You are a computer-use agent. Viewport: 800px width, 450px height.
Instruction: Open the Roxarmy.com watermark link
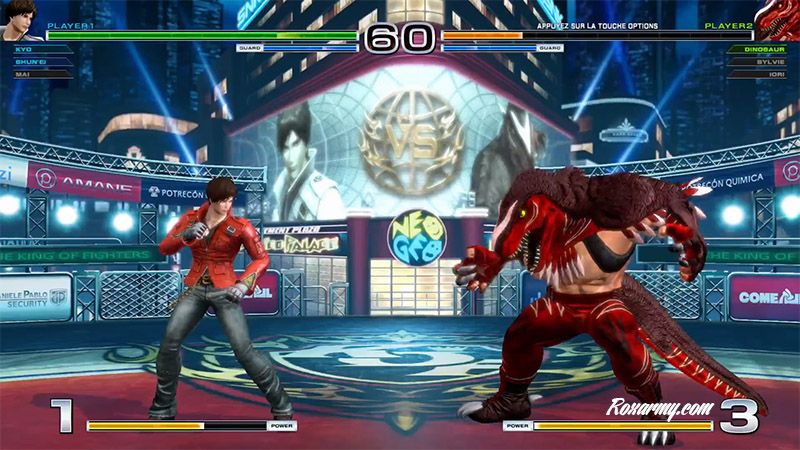click(x=658, y=407)
